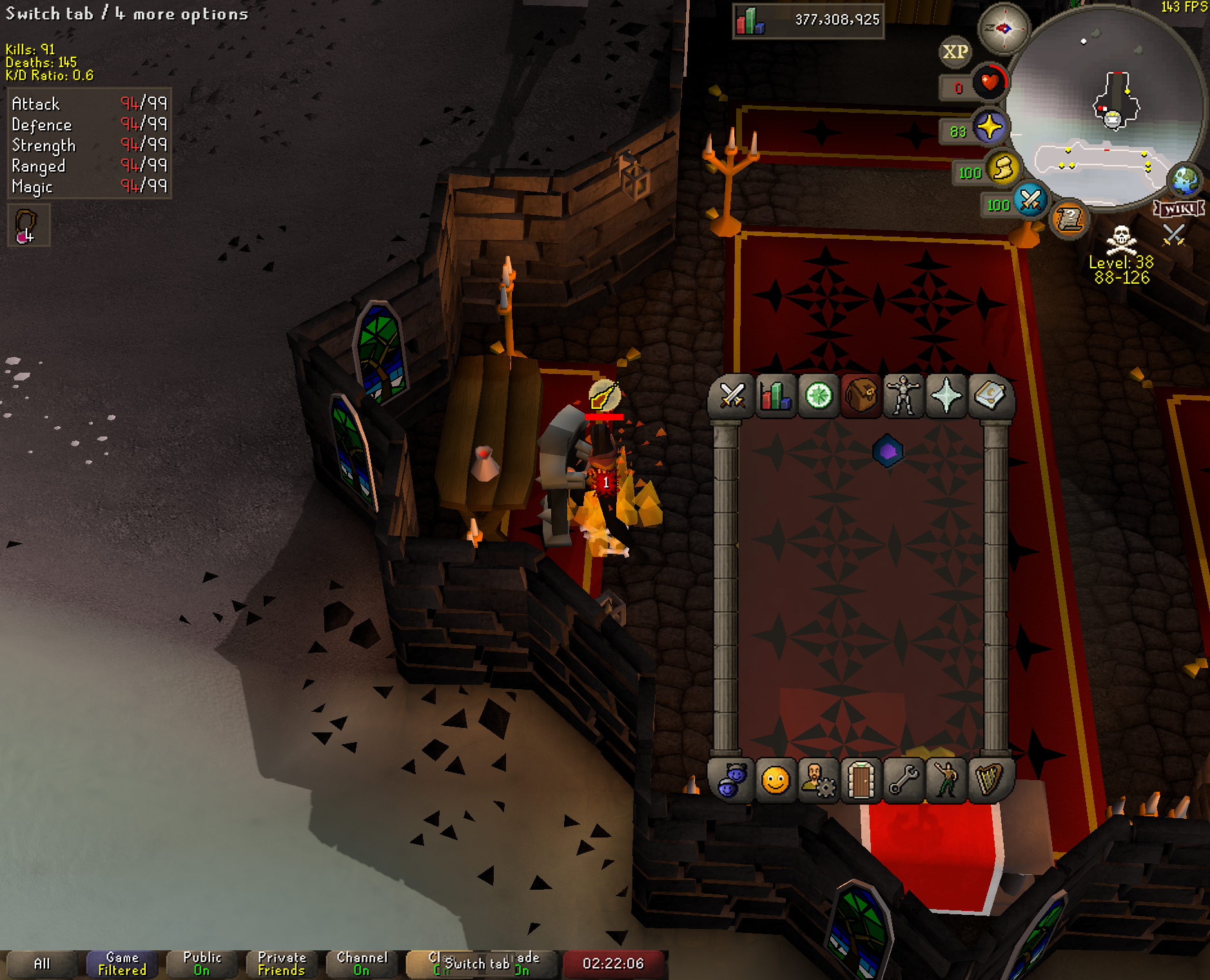This screenshot has height=980, width=1210.
Task: Open the Music Player harp tab
Action: (990, 781)
